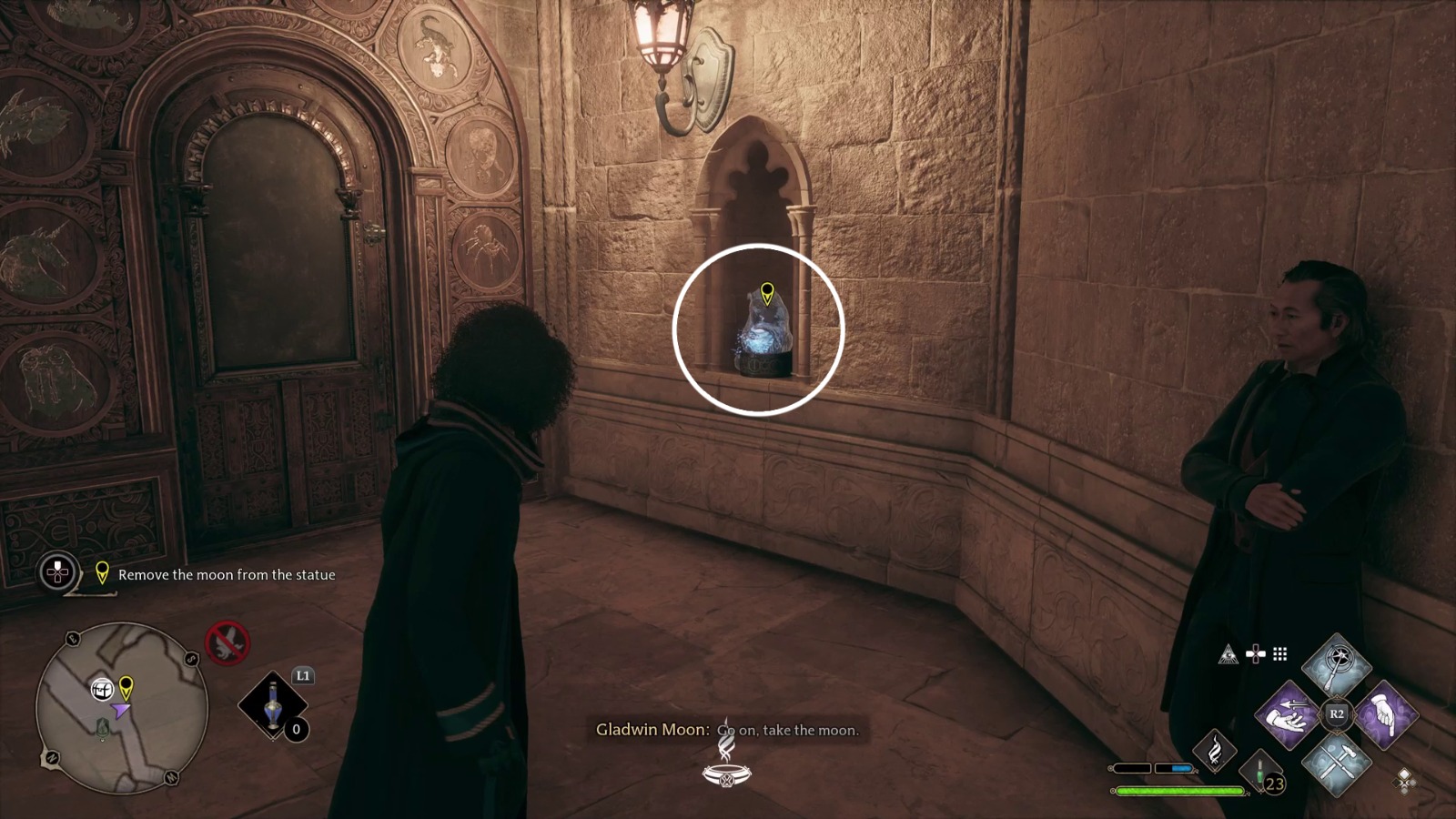
Task: Click the yellow quest marker above the statue
Action: 767,293
